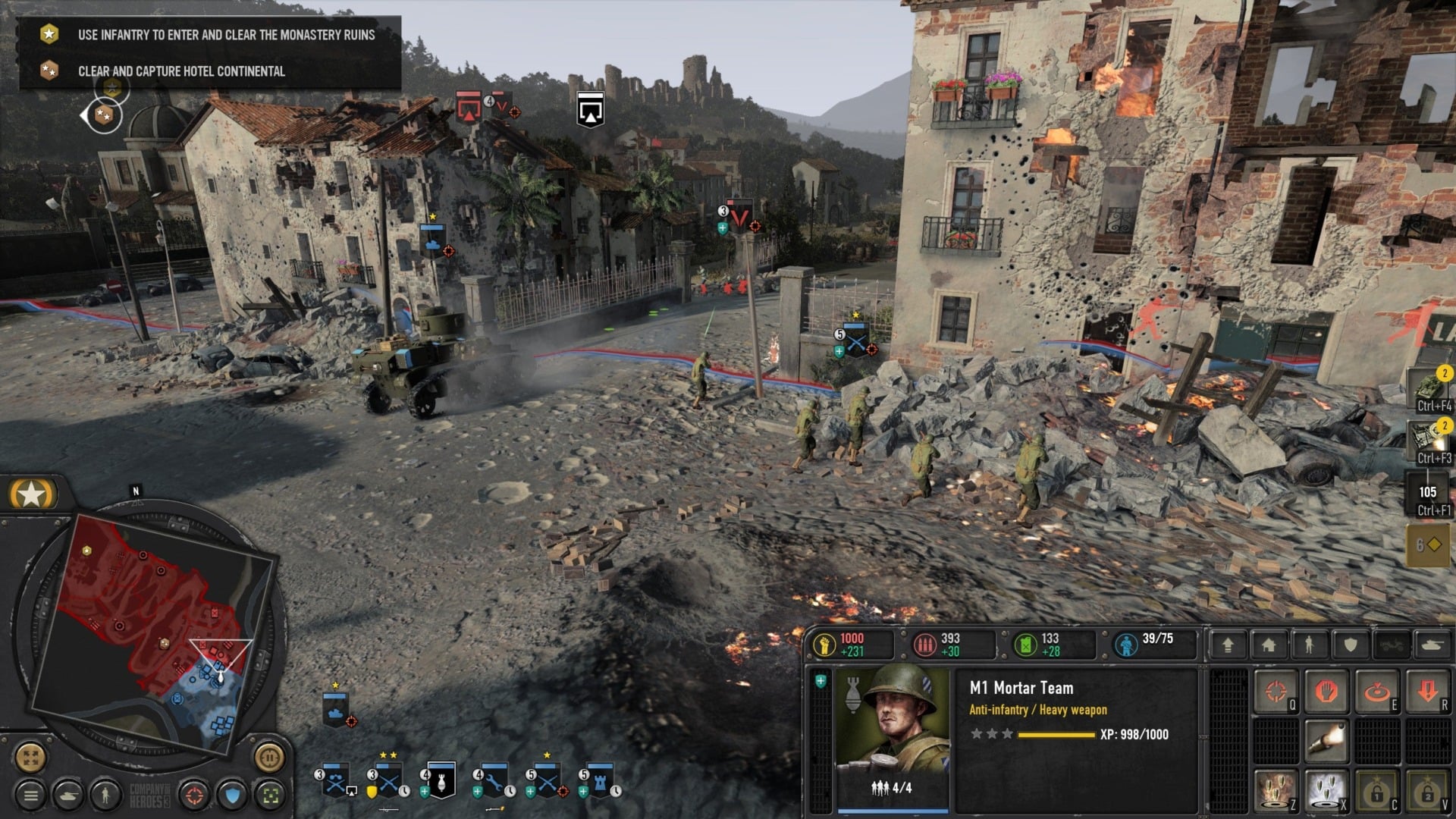Screen dimensions: 1456x819
Task: Open the hamburger main menu button
Action: 31,795
